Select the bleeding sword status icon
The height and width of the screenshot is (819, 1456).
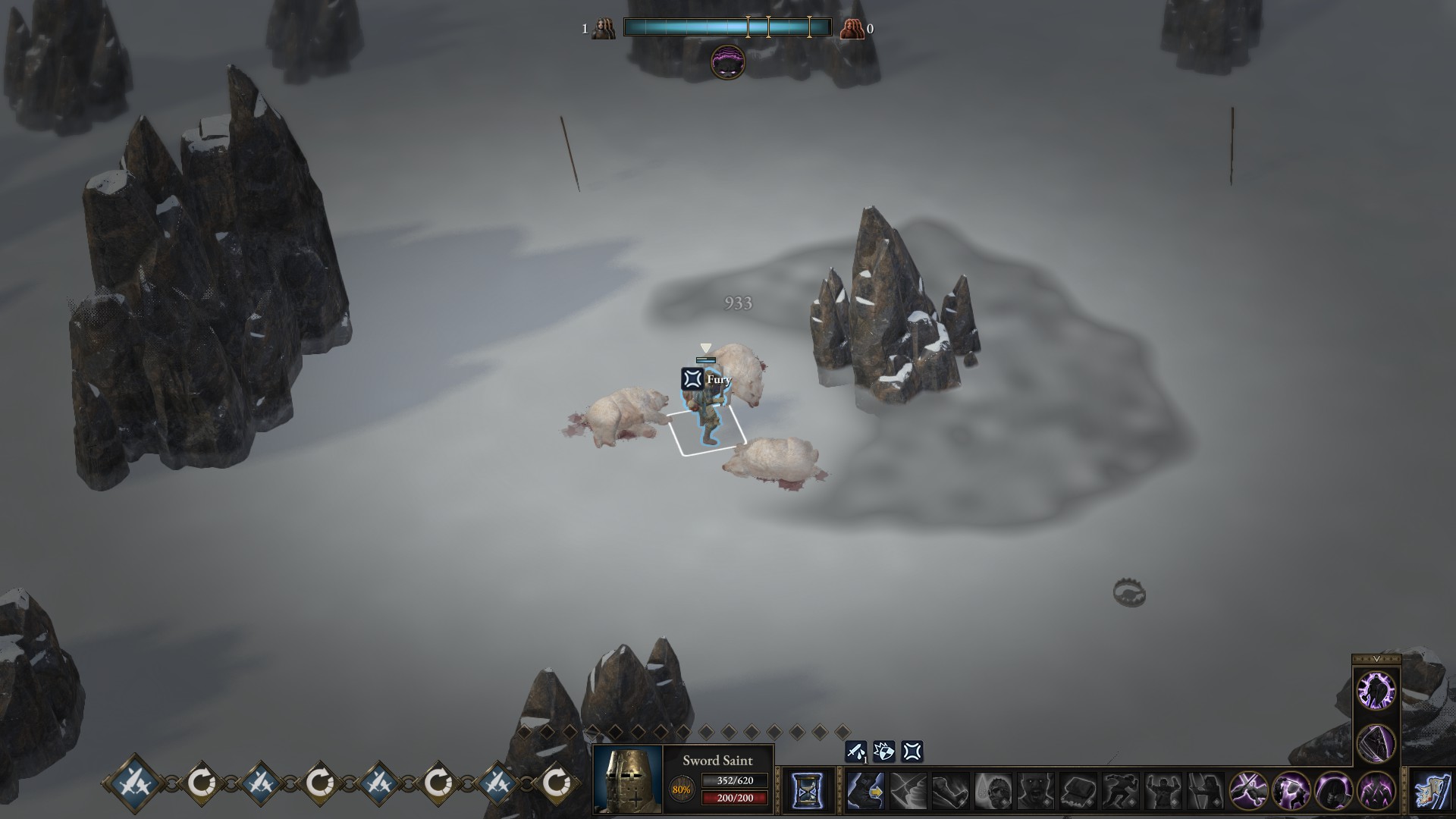(x=856, y=752)
